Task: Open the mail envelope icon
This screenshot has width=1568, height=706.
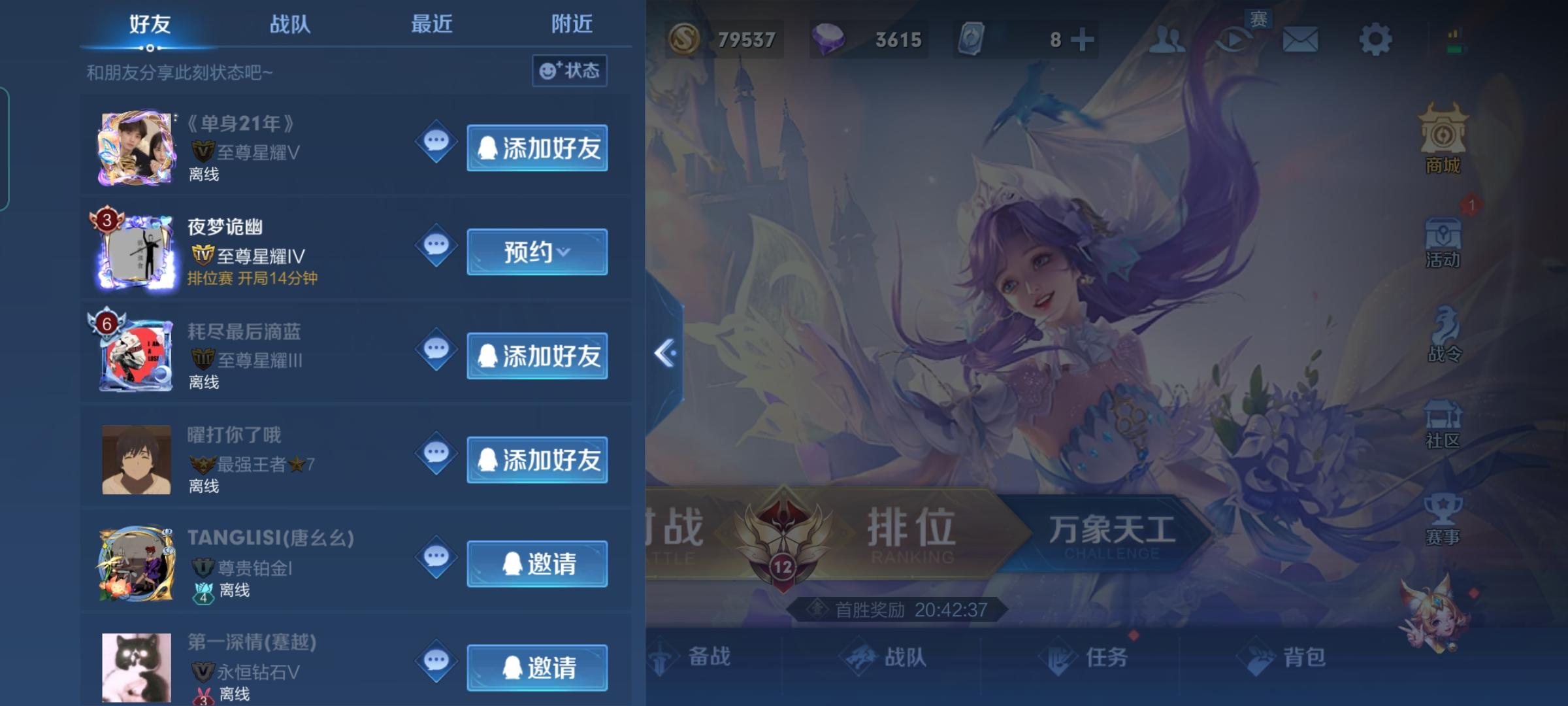Action: pyautogui.click(x=1300, y=39)
